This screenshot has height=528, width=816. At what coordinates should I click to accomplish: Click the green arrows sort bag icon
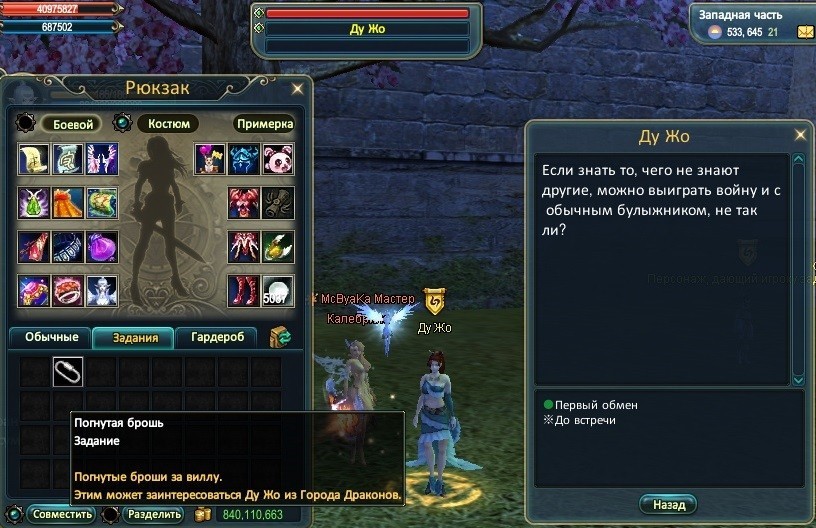click(280, 337)
